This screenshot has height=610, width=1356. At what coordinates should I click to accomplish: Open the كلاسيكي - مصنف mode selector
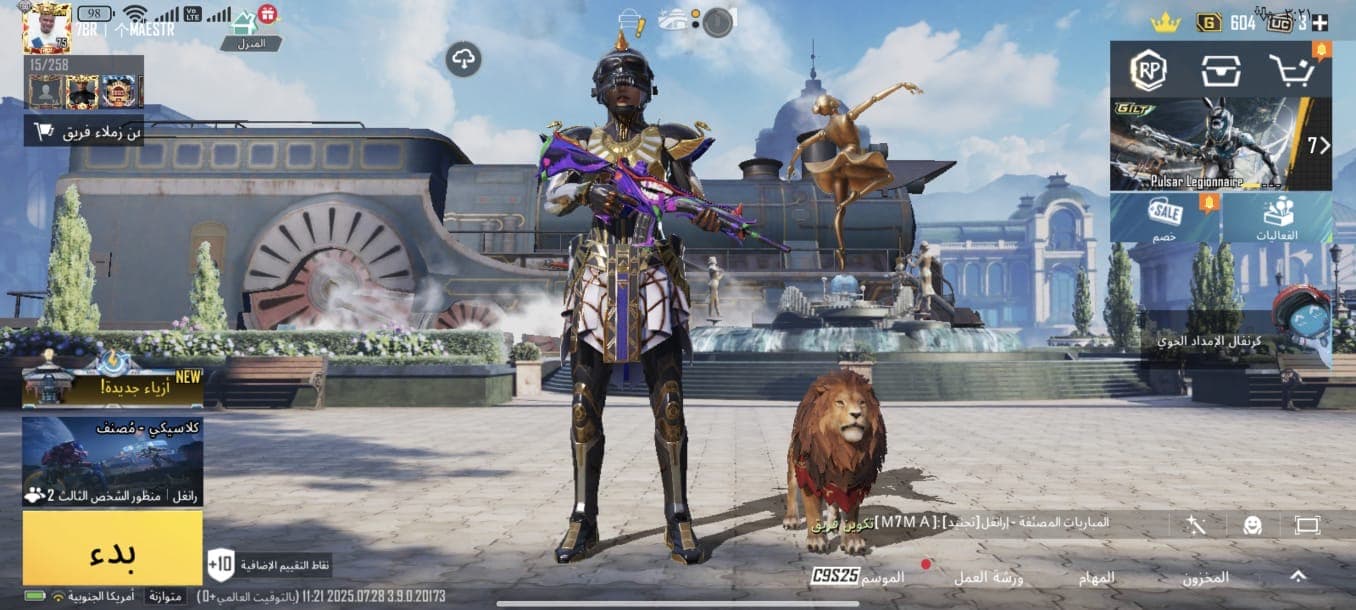pyautogui.click(x=112, y=462)
